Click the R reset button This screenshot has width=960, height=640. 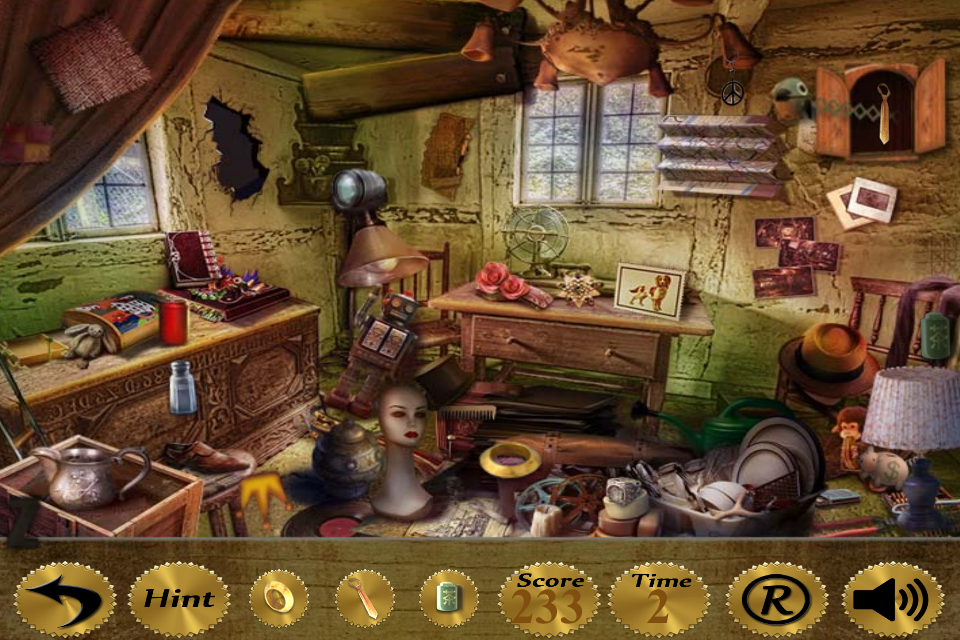(777, 600)
